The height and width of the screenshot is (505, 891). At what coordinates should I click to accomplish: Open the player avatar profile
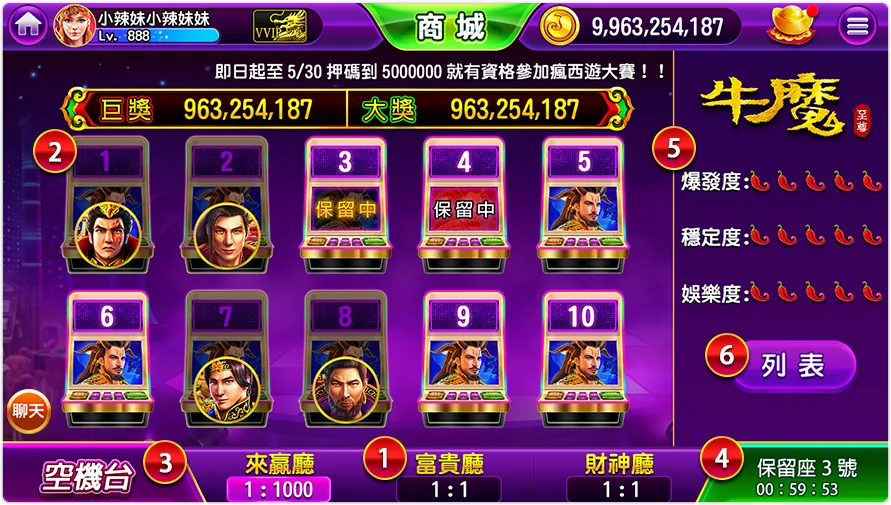pyautogui.click(x=73, y=25)
